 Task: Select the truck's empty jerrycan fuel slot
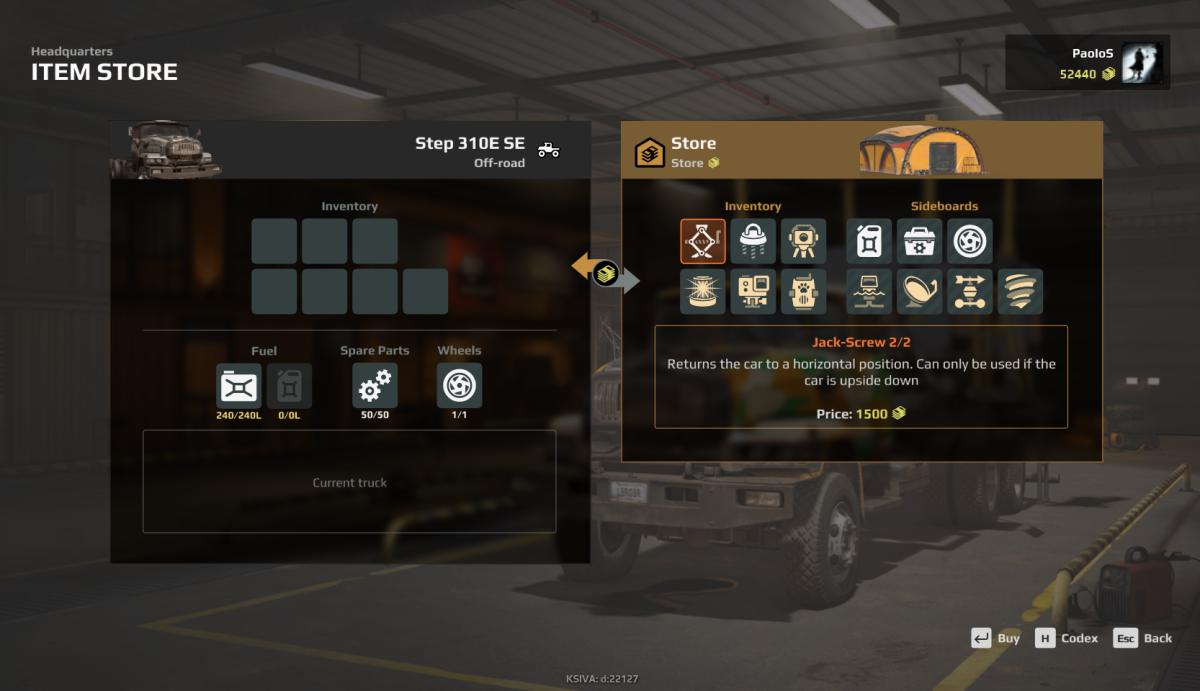point(289,385)
